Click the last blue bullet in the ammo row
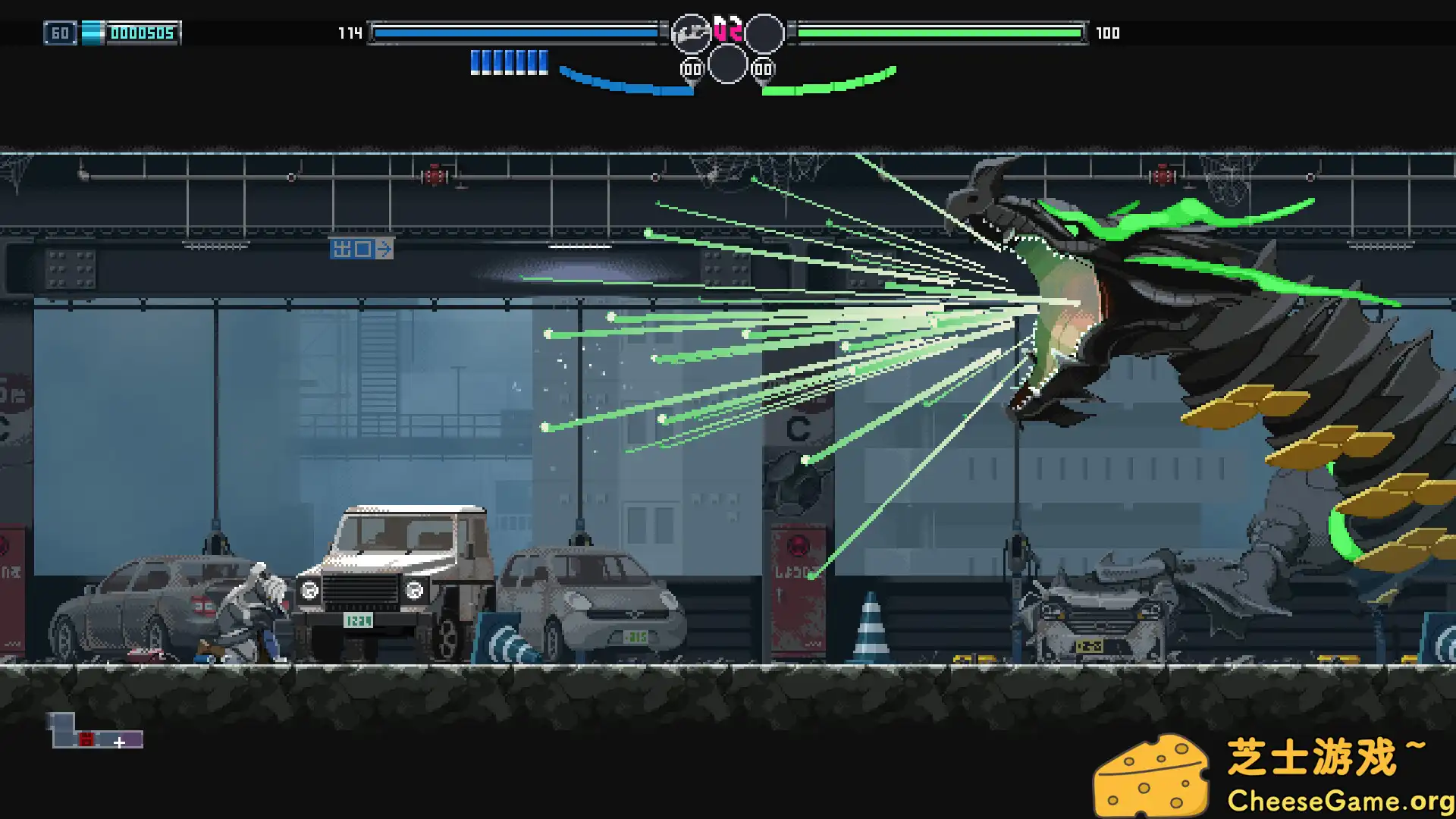Viewport: 1456px width, 819px height. (543, 61)
